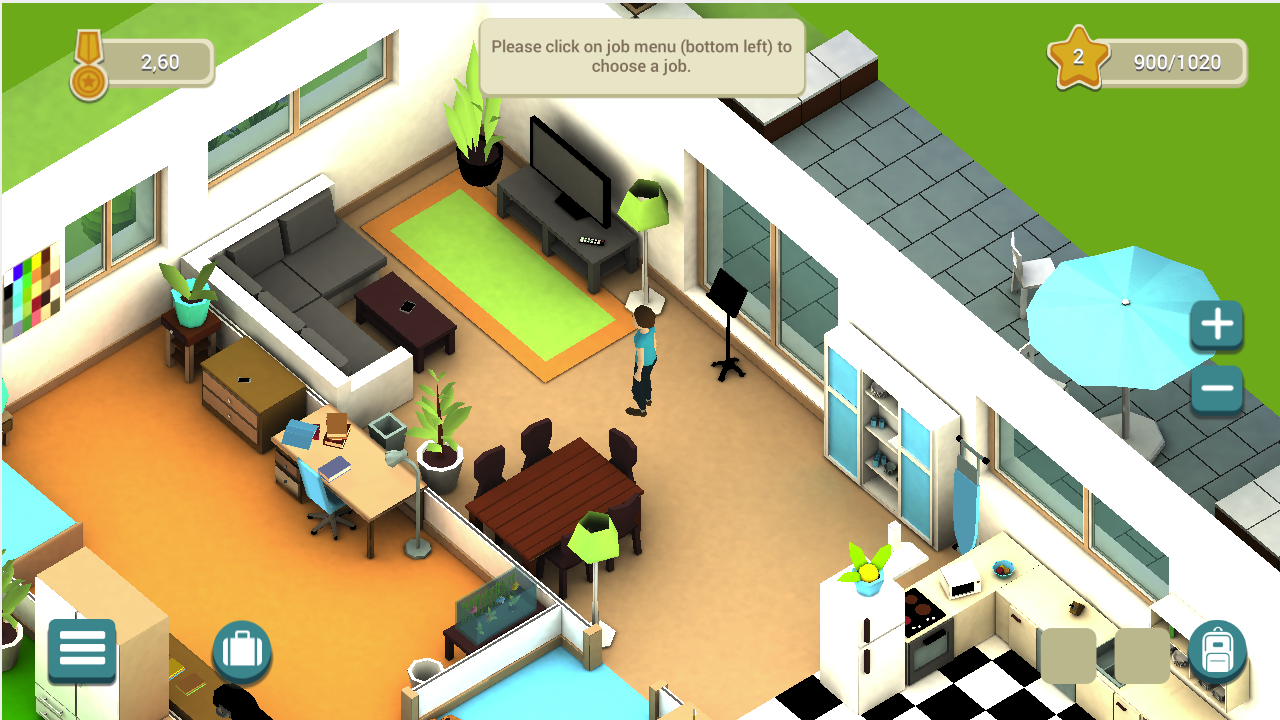Open the hamburger main menu button
1280x720 pixels.
[82, 650]
